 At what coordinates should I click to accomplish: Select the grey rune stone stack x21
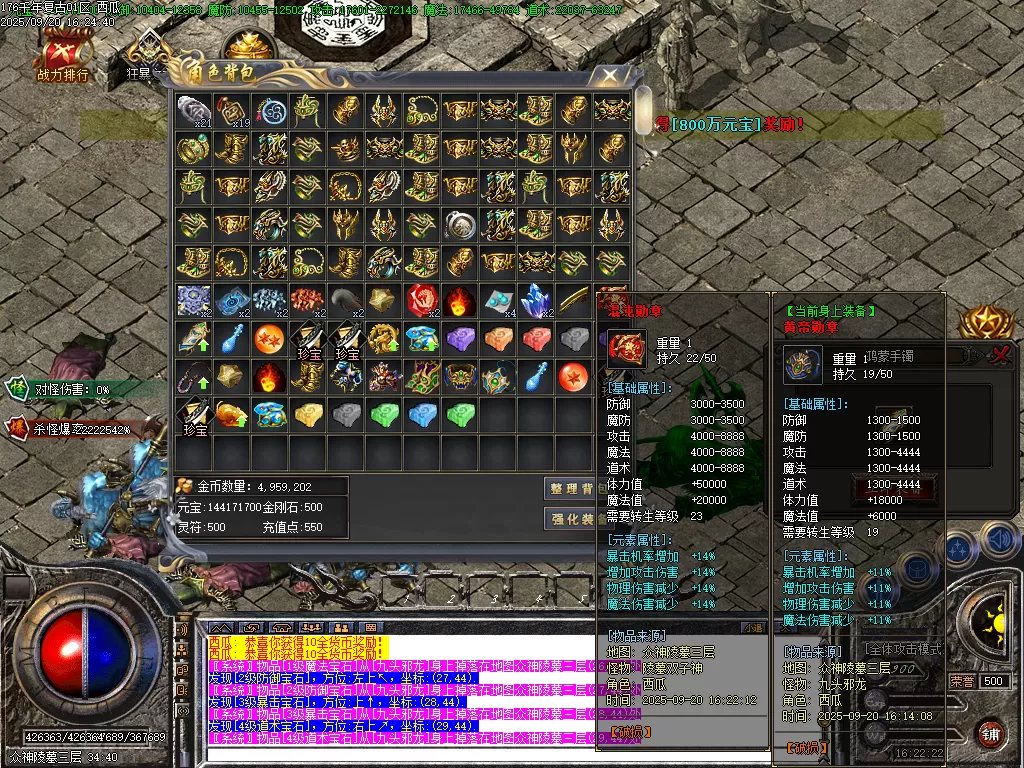(x=192, y=110)
